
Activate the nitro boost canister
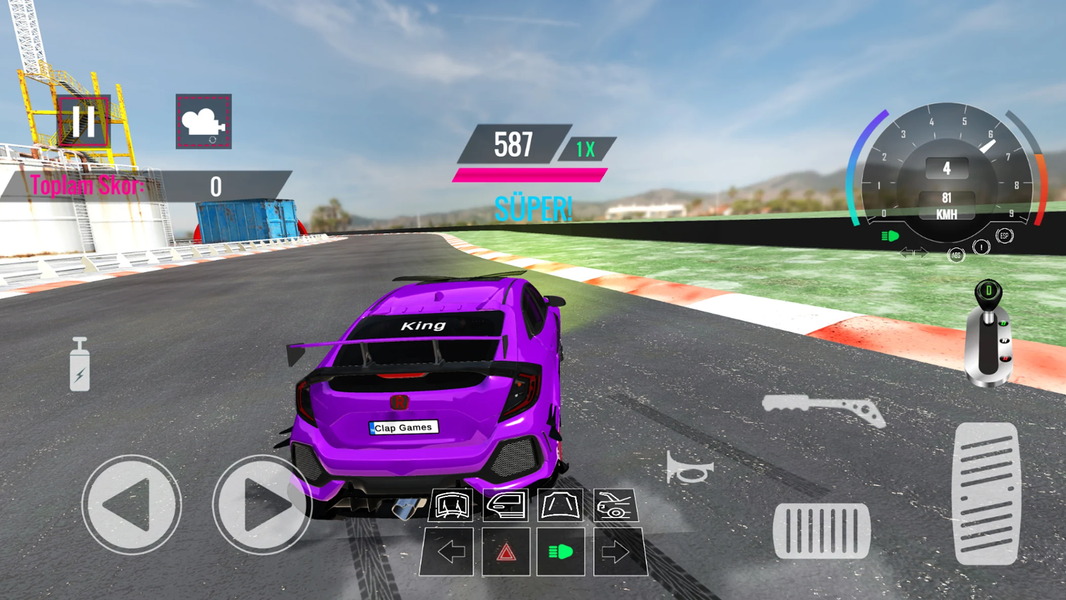point(80,364)
